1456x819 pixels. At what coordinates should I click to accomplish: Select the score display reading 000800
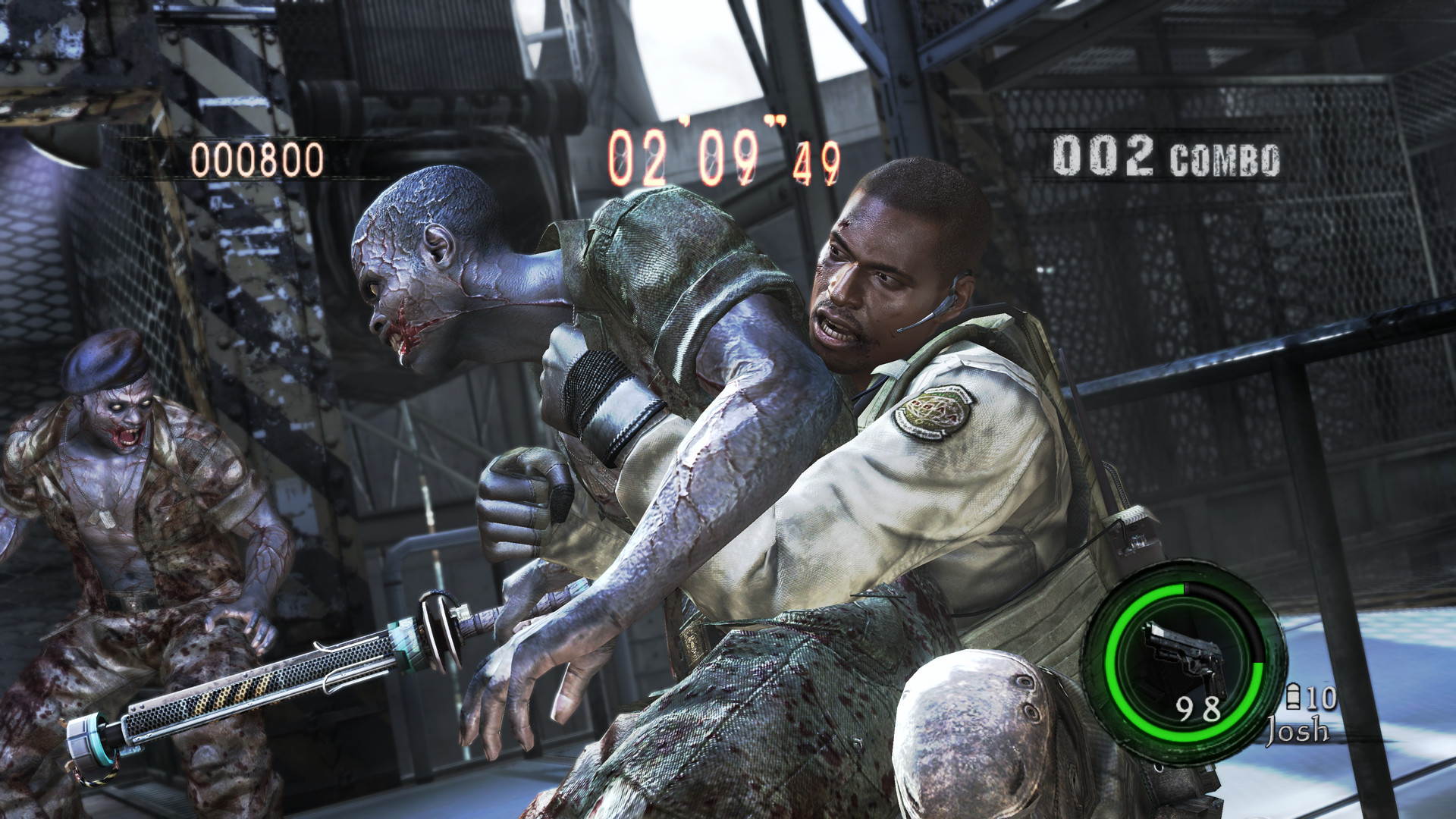[x=257, y=157]
